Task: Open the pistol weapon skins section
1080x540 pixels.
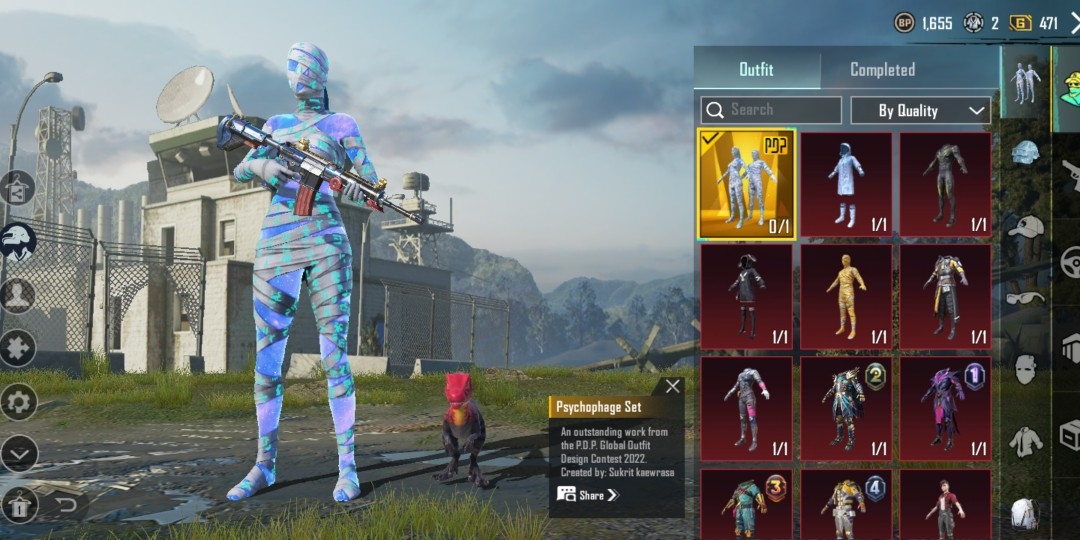Action: click(x=1070, y=176)
